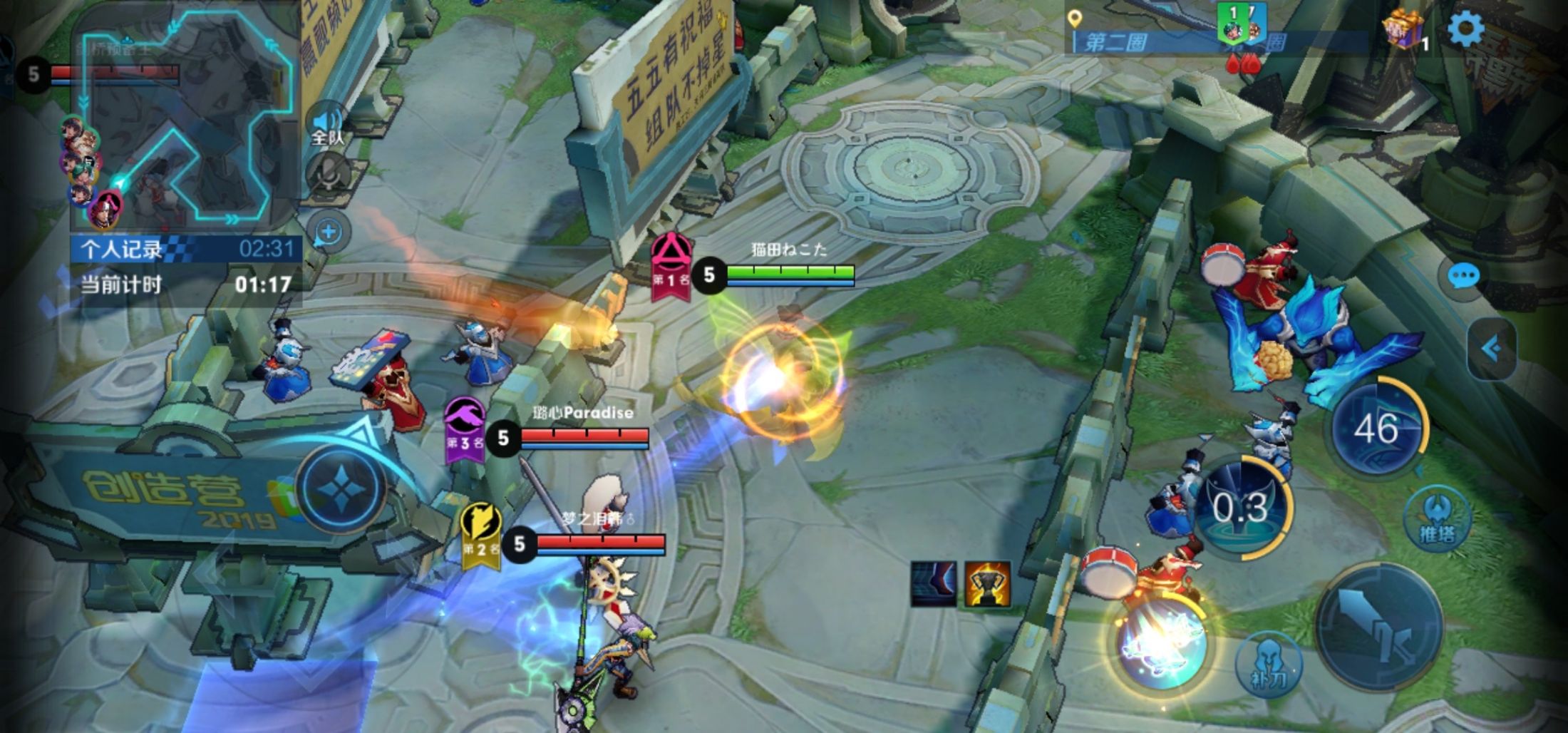Viewport: 1568px width, 733px height.
Task: Click the left-arrow collapse panel button
Action: point(1490,349)
